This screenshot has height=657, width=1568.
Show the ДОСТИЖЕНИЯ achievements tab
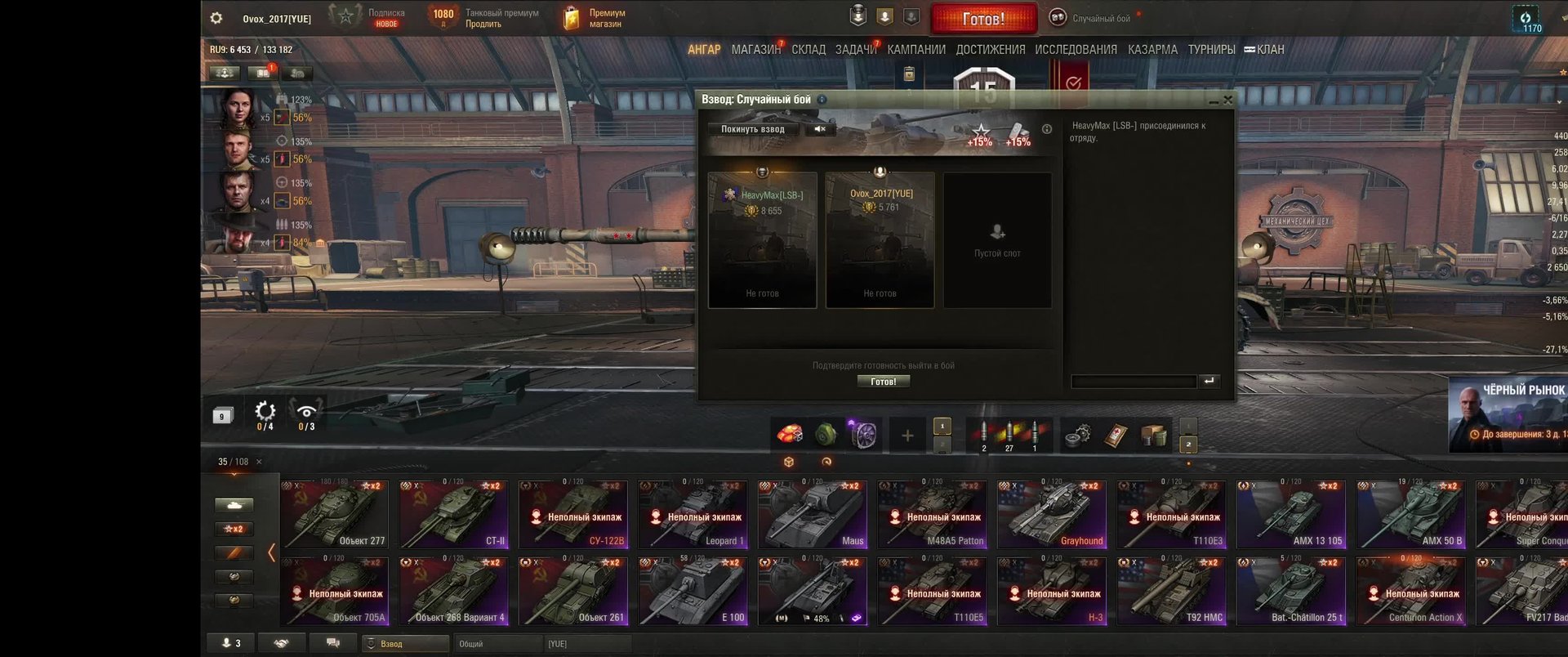[990, 50]
